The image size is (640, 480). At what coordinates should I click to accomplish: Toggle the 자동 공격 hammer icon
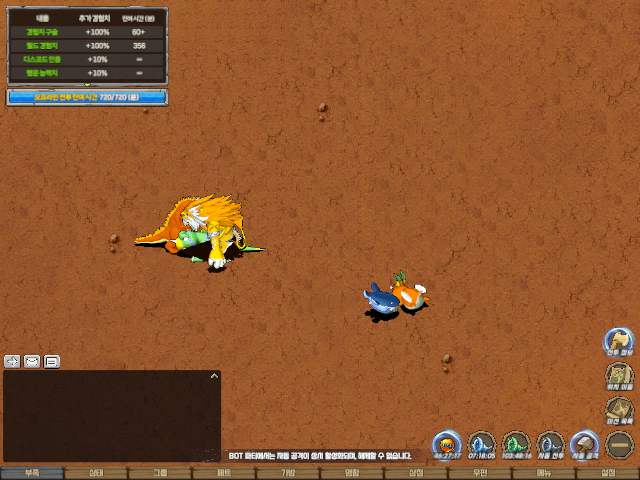584,444
